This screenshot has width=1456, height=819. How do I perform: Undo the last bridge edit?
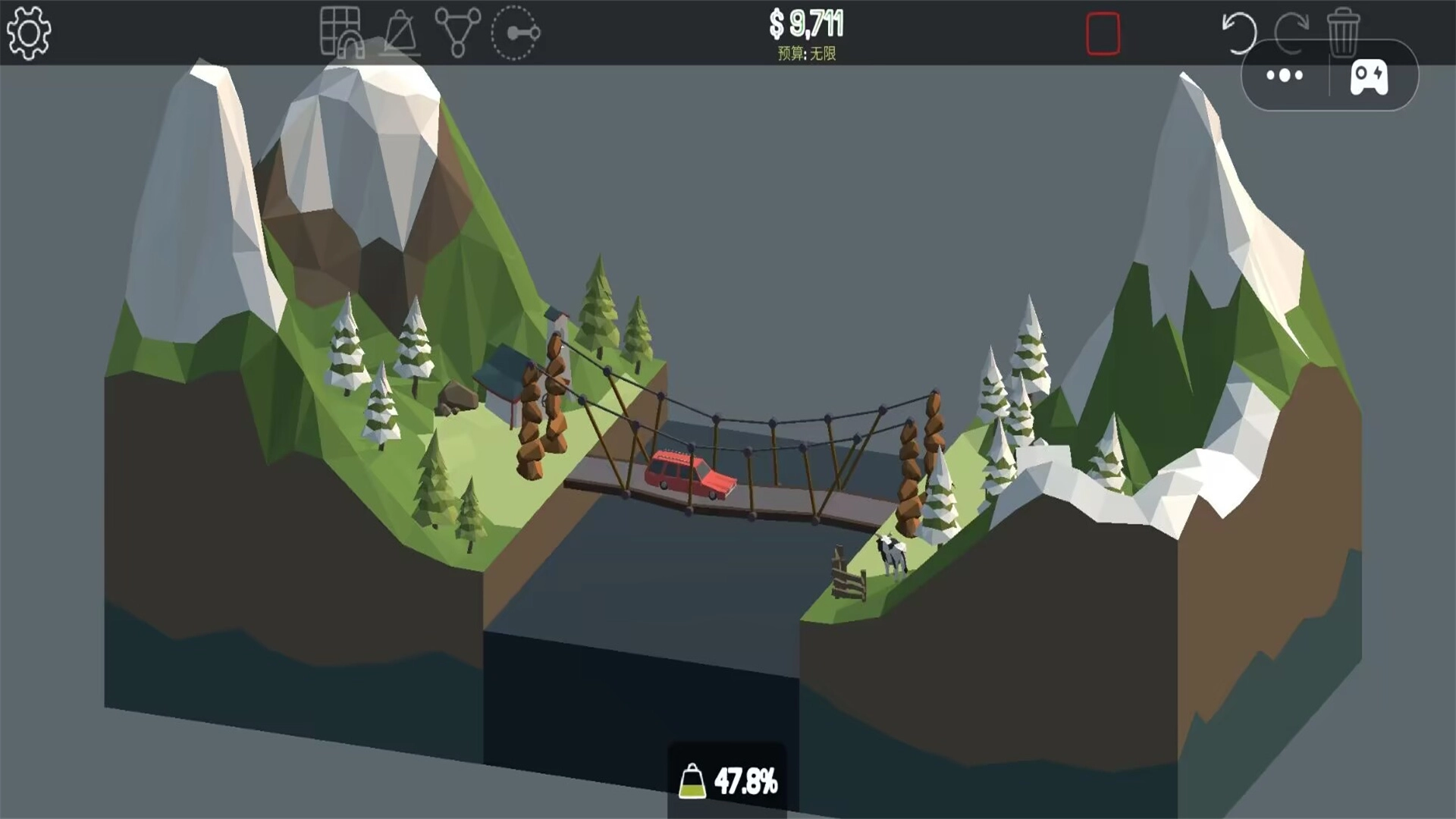1238,33
